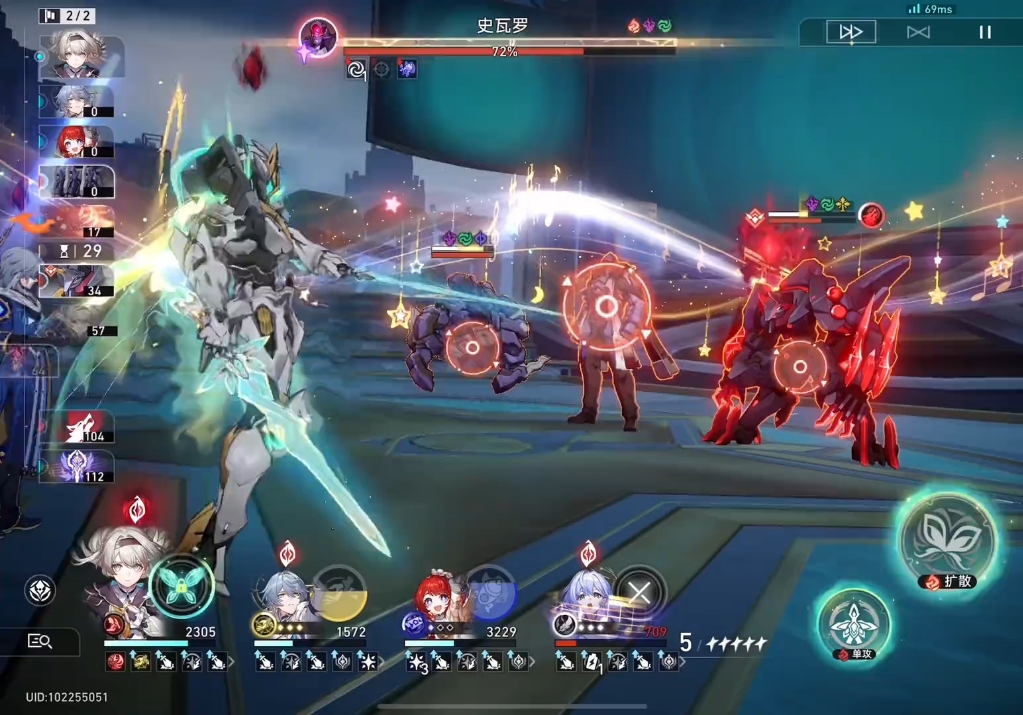Activate the yellow ultimate of the grey-haired character
1023x715 pixels.
coord(338,591)
